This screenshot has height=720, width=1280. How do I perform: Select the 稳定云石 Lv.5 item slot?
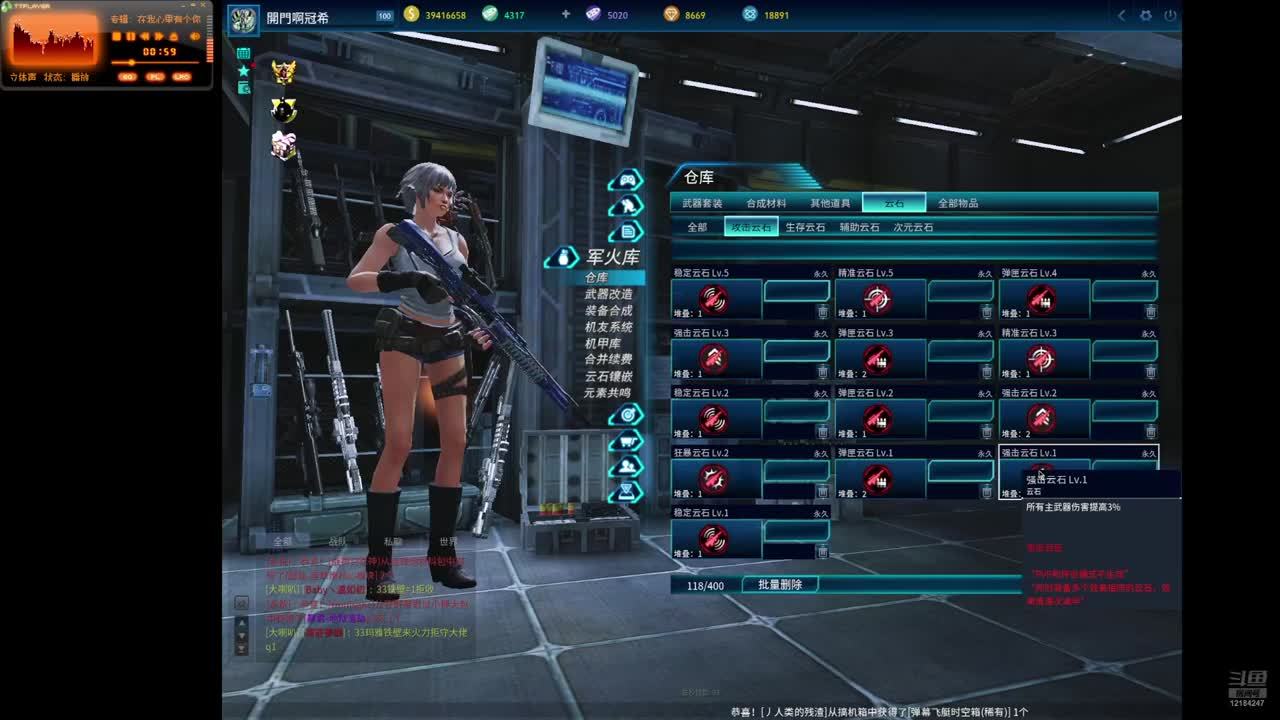[714, 299]
